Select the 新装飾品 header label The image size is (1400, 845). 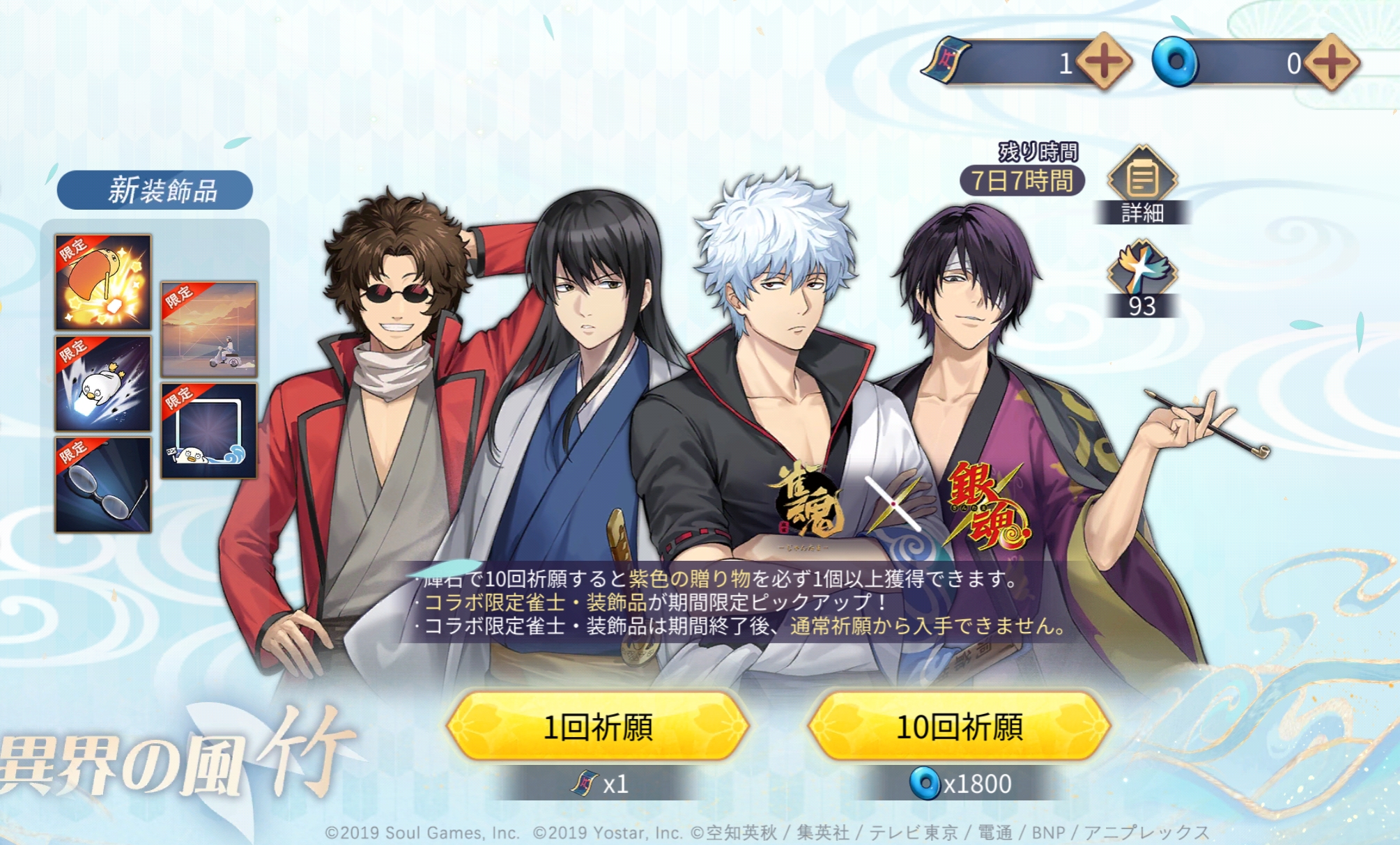(155, 190)
